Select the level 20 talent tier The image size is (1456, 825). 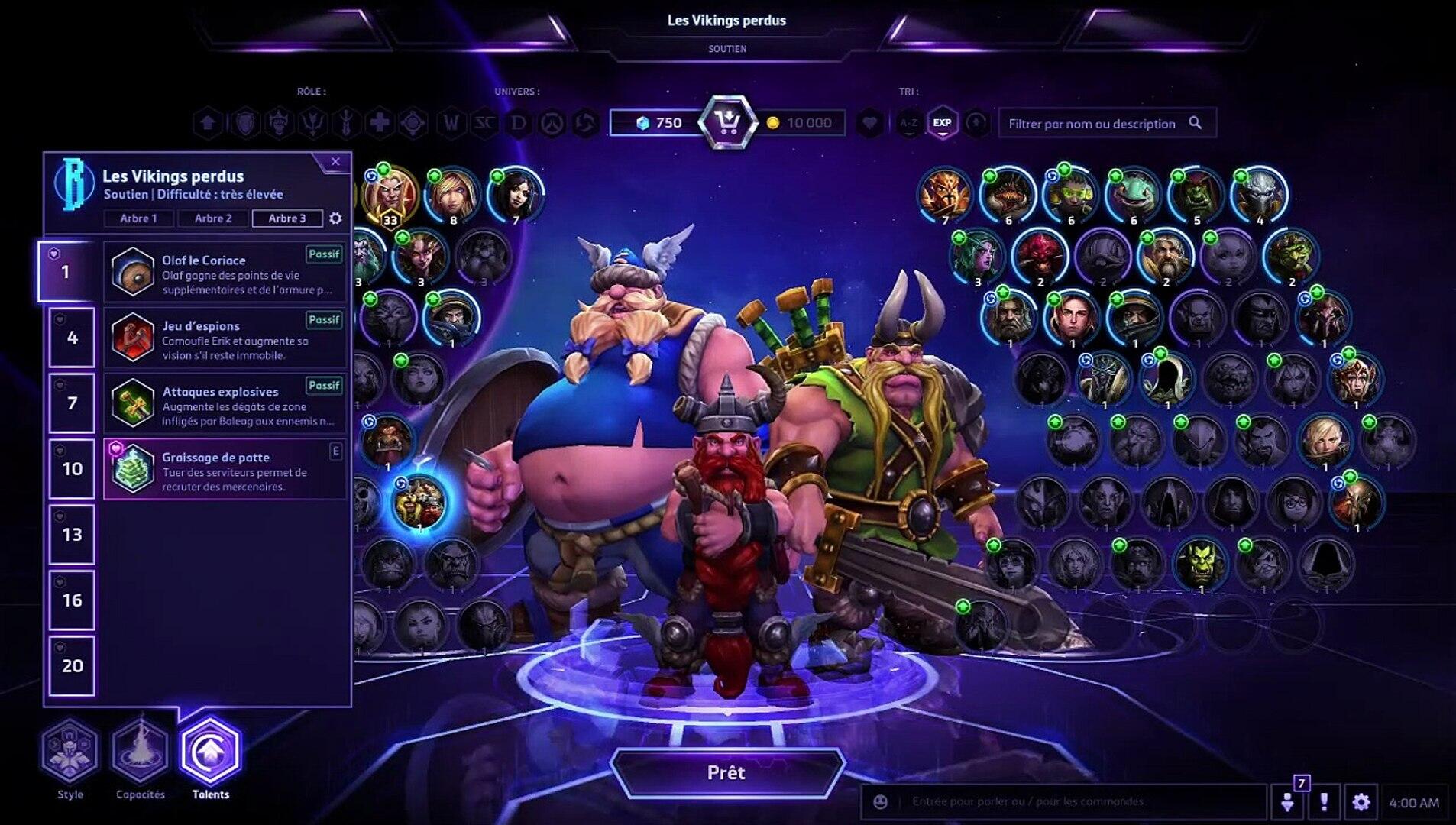tap(72, 666)
